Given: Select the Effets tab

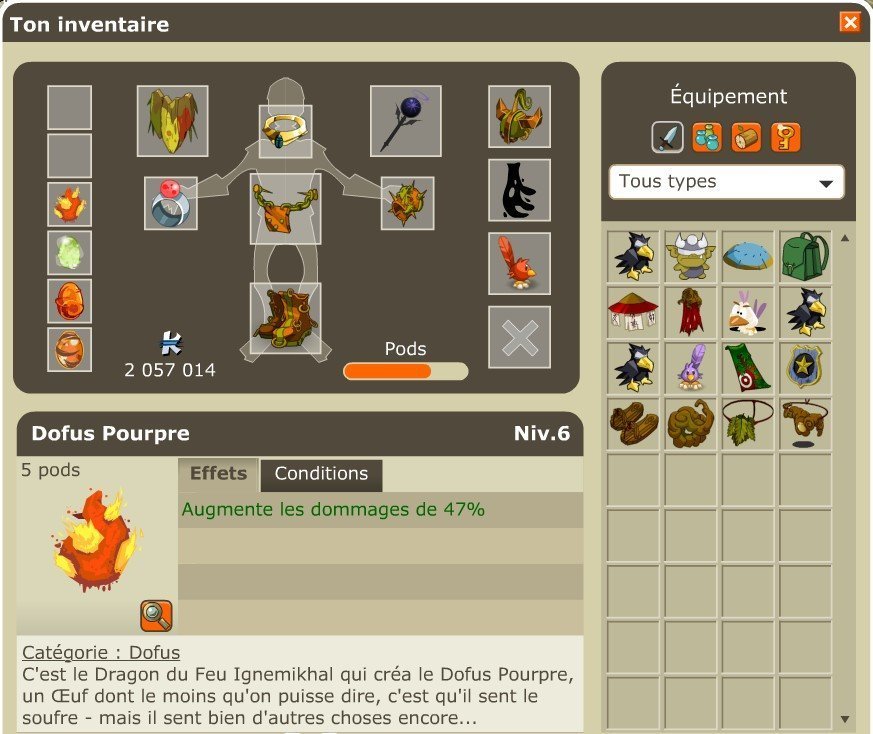Looking at the screenshot, I should [x=218, y=474].
